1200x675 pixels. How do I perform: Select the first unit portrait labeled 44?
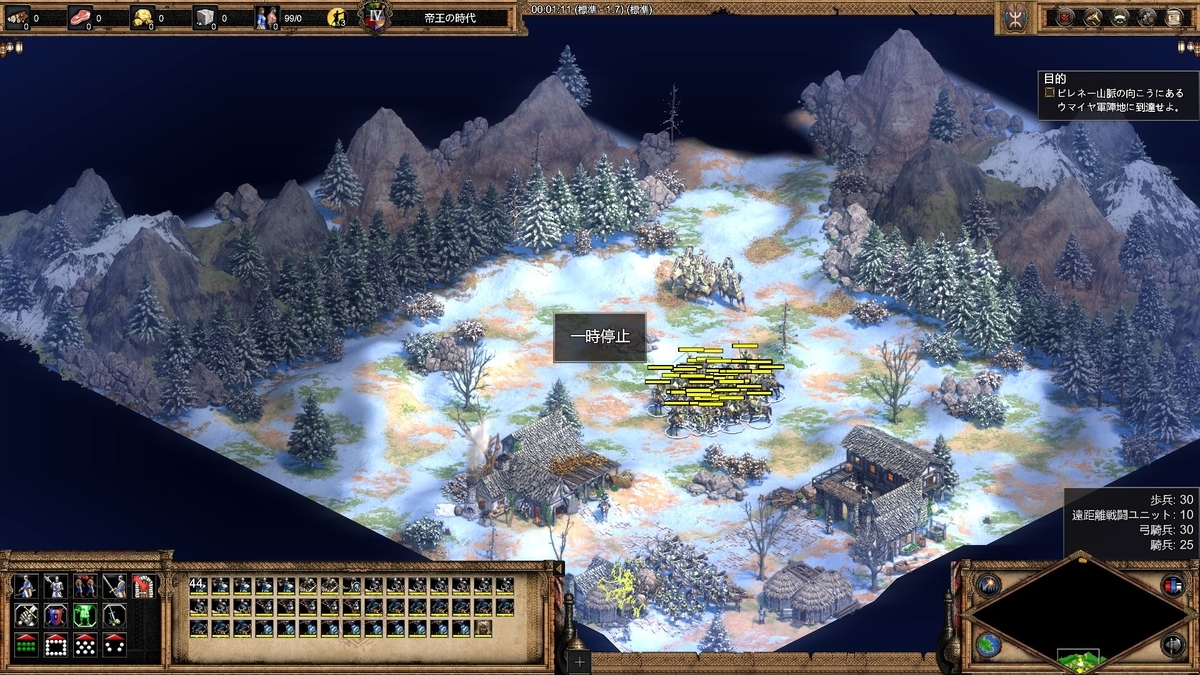[198, 586]
